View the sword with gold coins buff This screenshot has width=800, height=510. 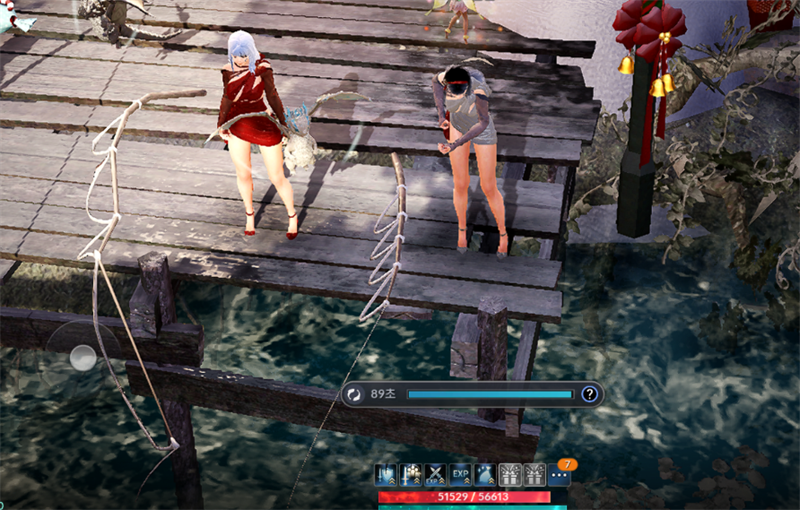coord(410,475)
